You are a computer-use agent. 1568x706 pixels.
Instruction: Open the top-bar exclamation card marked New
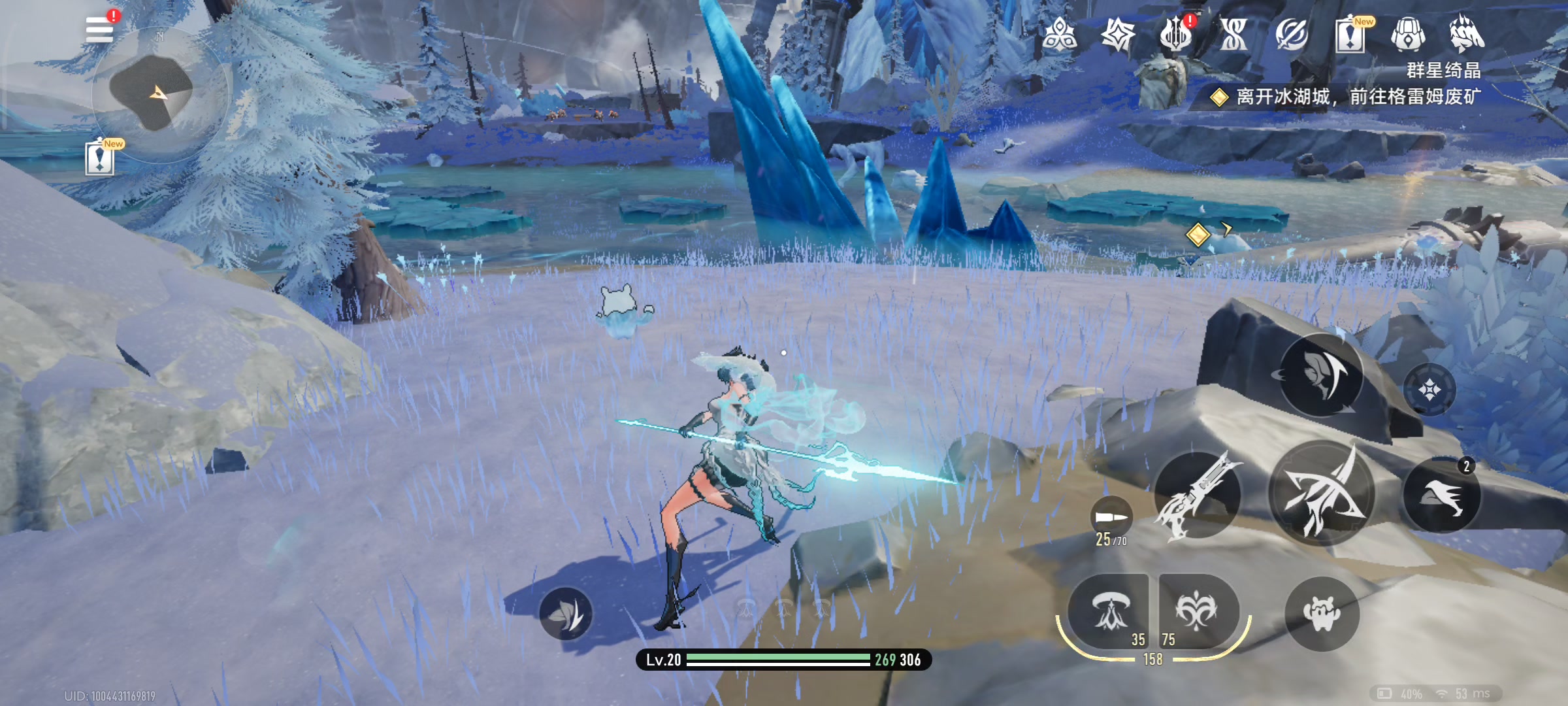click(x=1350, y=35)
